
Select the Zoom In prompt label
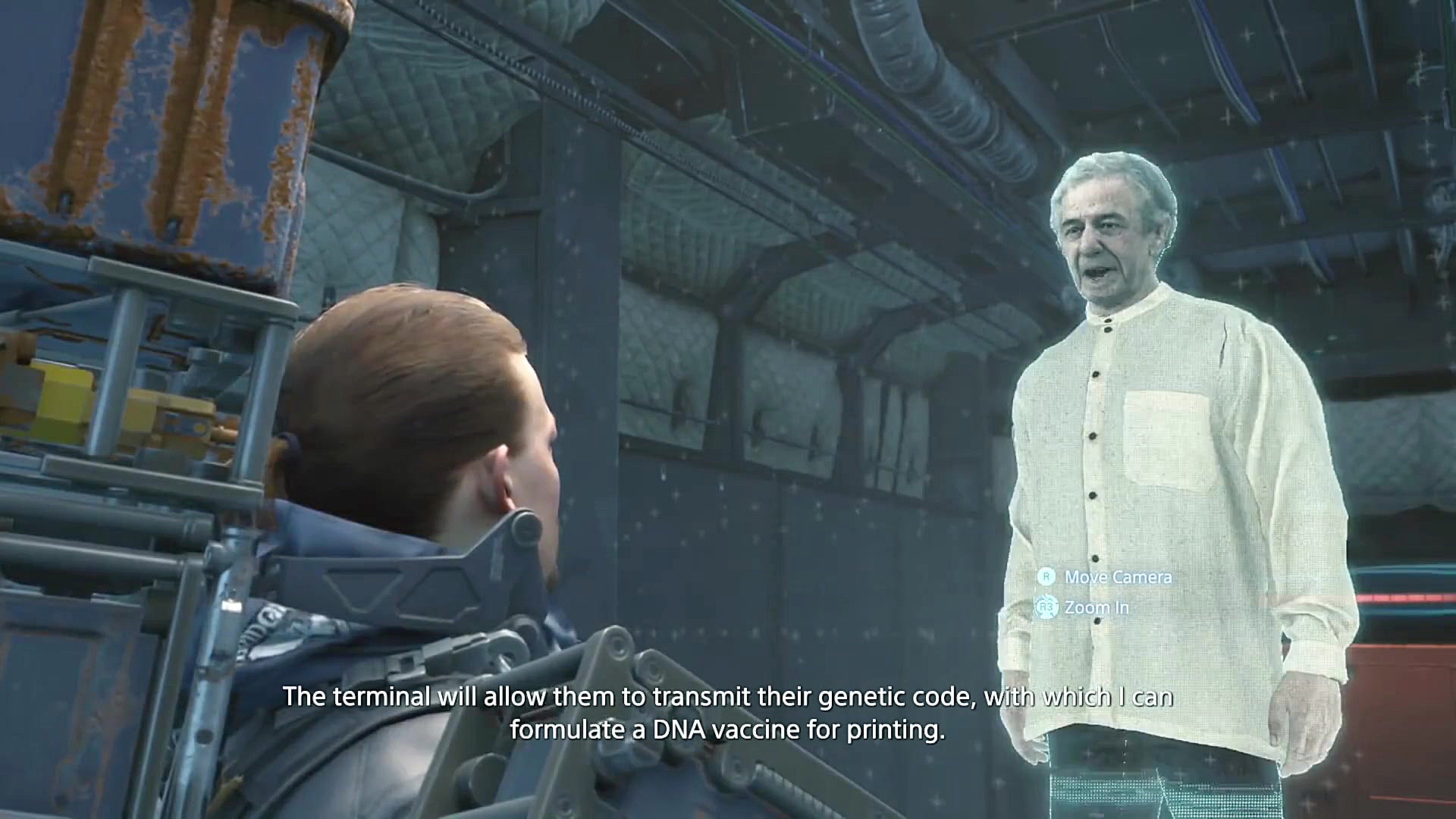click(x=1096, y=607)
